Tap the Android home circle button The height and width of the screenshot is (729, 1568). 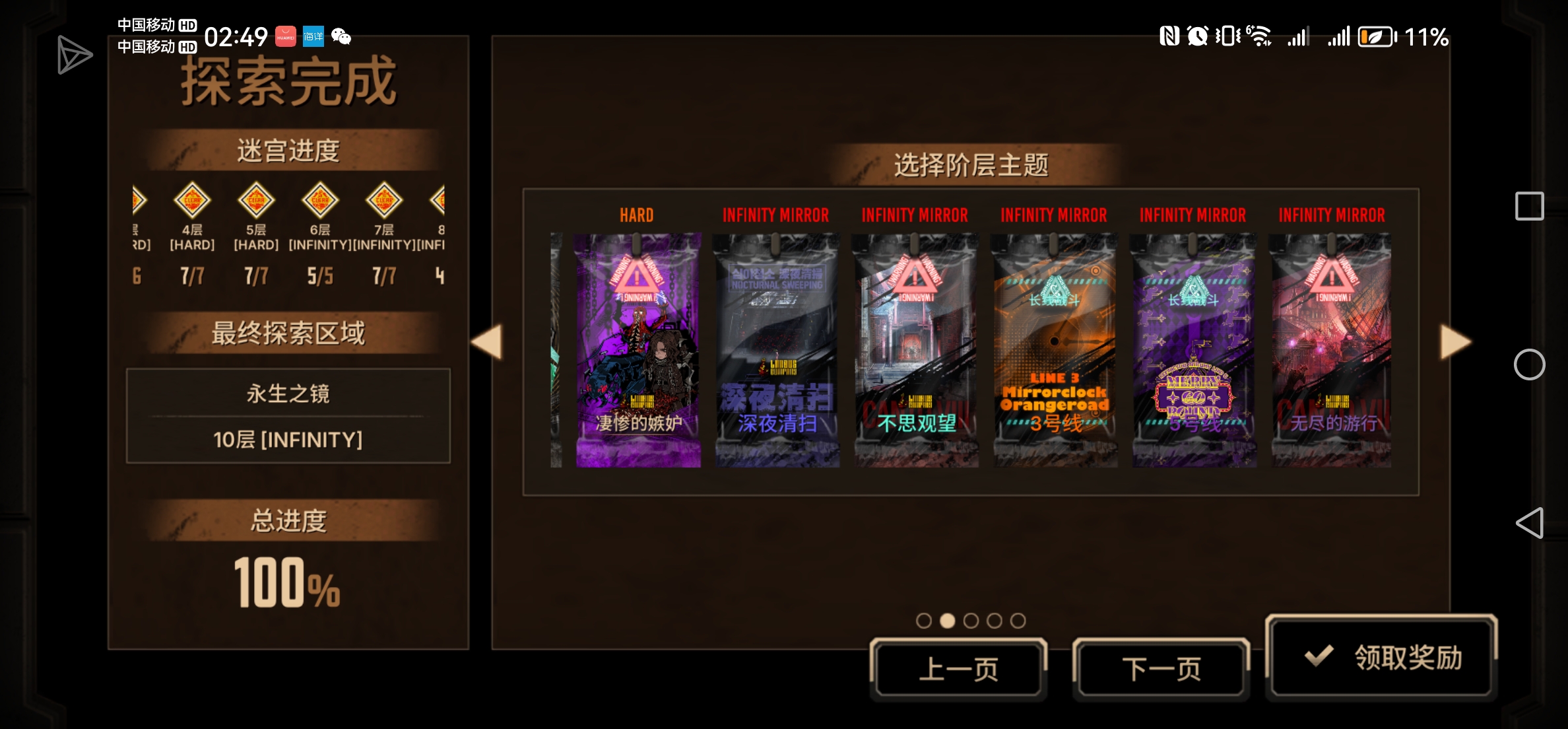pos(1530,364)
